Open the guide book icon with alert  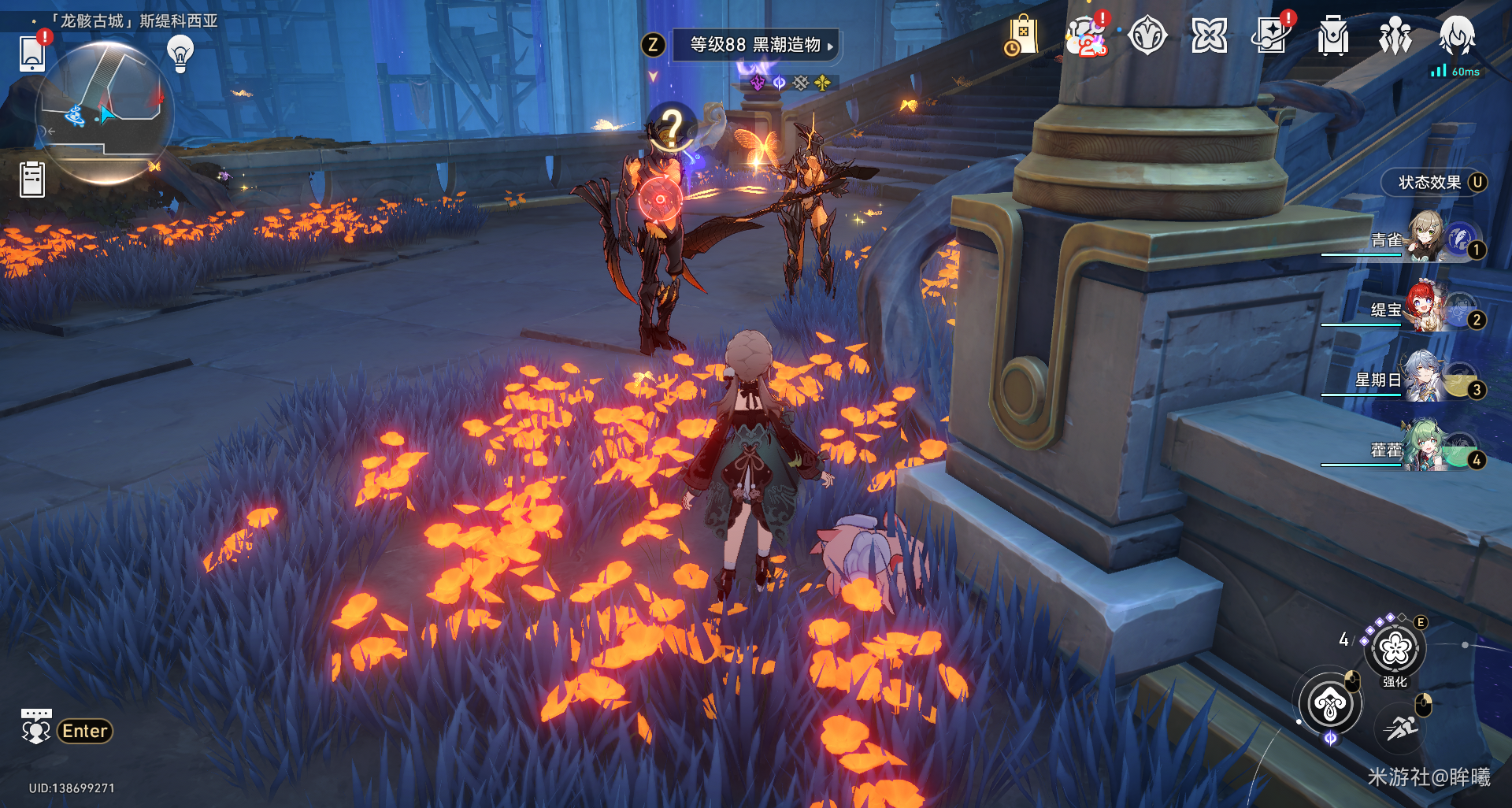tap(1271, 36)
